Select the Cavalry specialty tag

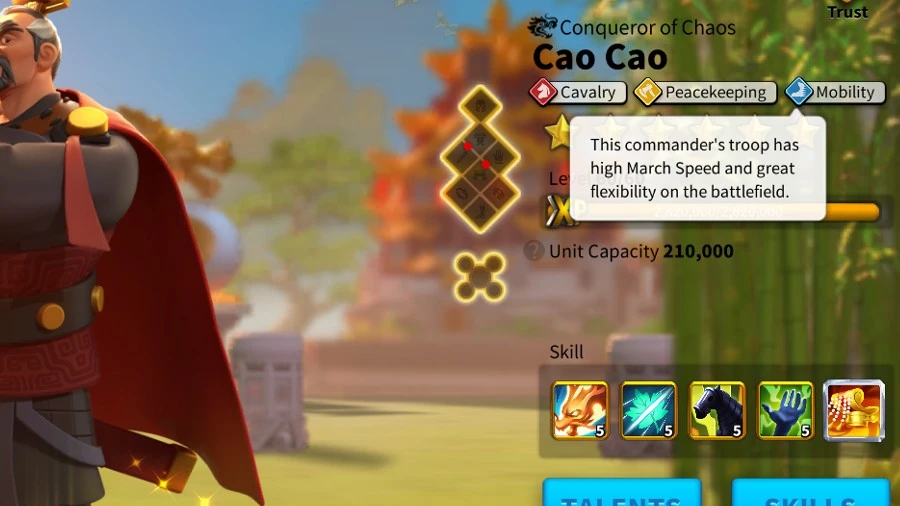coord(579,92)
